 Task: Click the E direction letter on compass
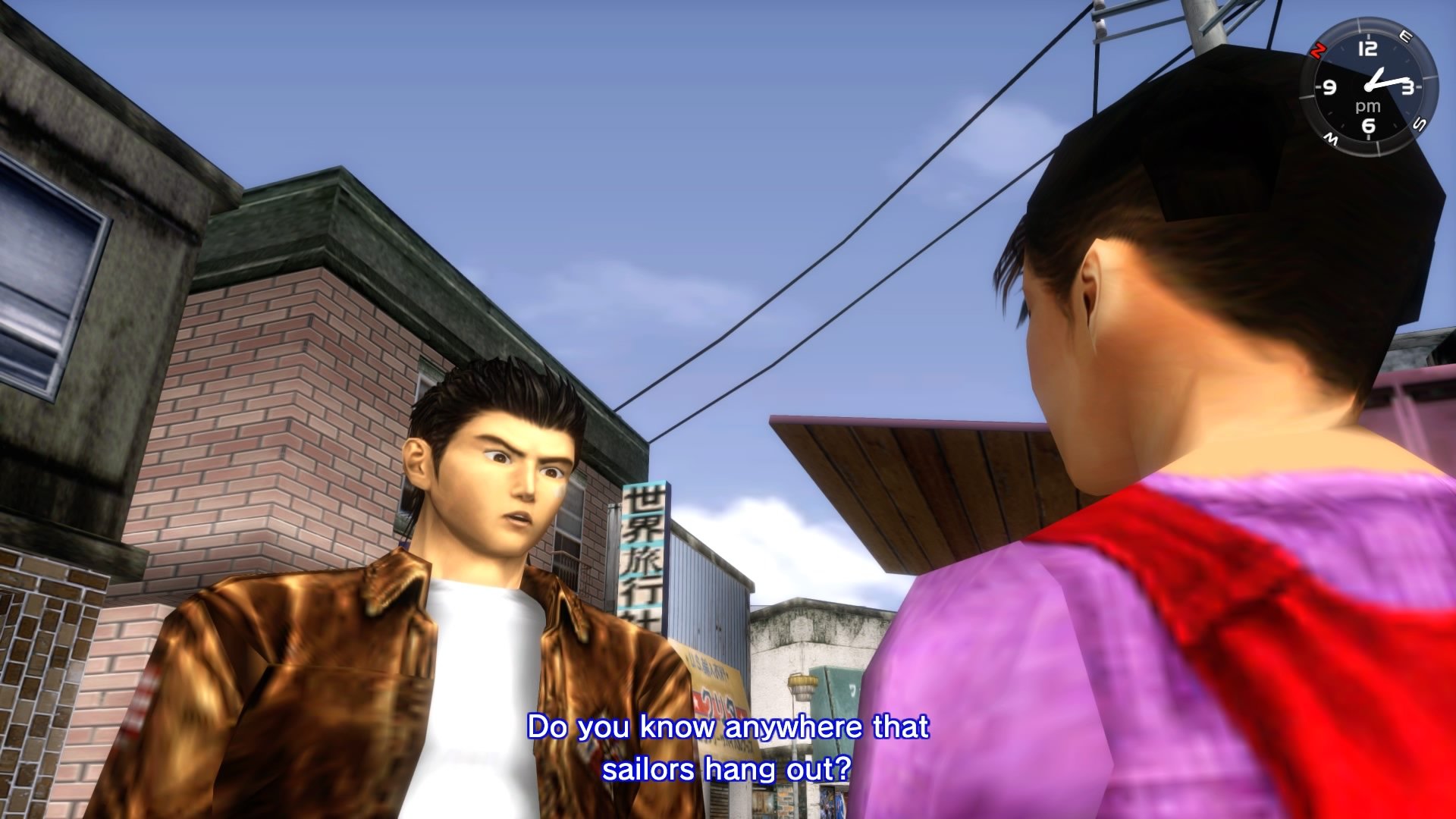(x=1406, y=35)
